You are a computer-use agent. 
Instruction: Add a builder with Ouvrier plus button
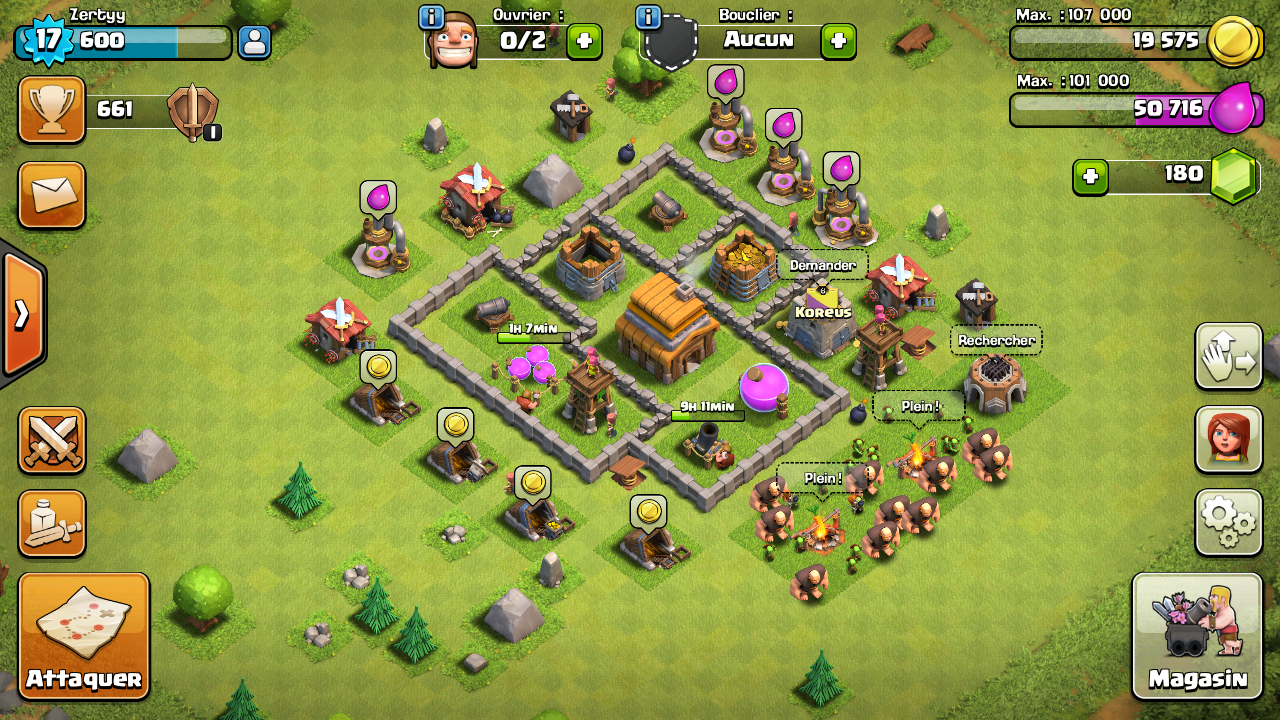click(x=584, y=41)
